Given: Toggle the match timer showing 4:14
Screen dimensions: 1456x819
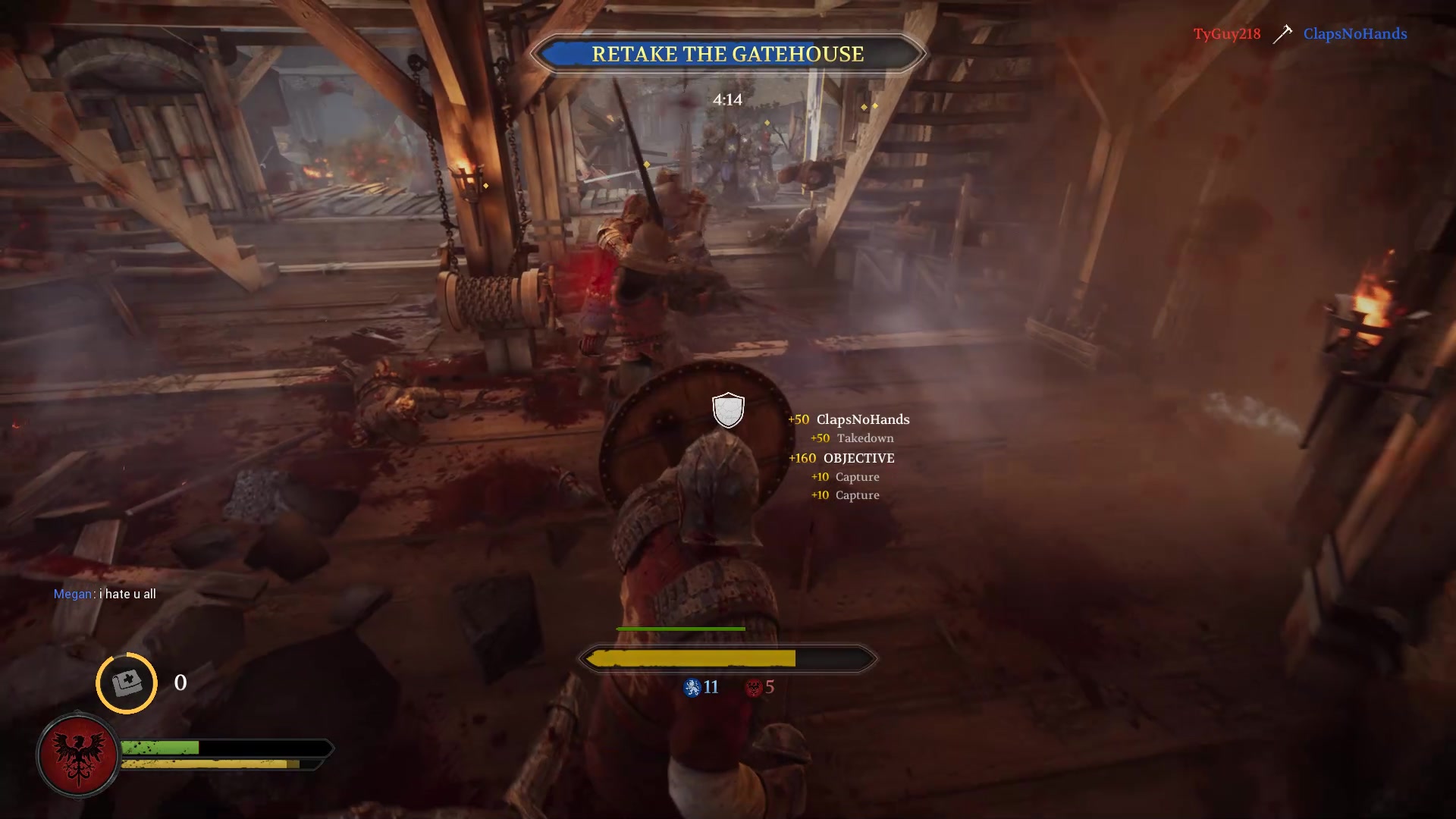Looking at the screenshot, I should [726, 99].
